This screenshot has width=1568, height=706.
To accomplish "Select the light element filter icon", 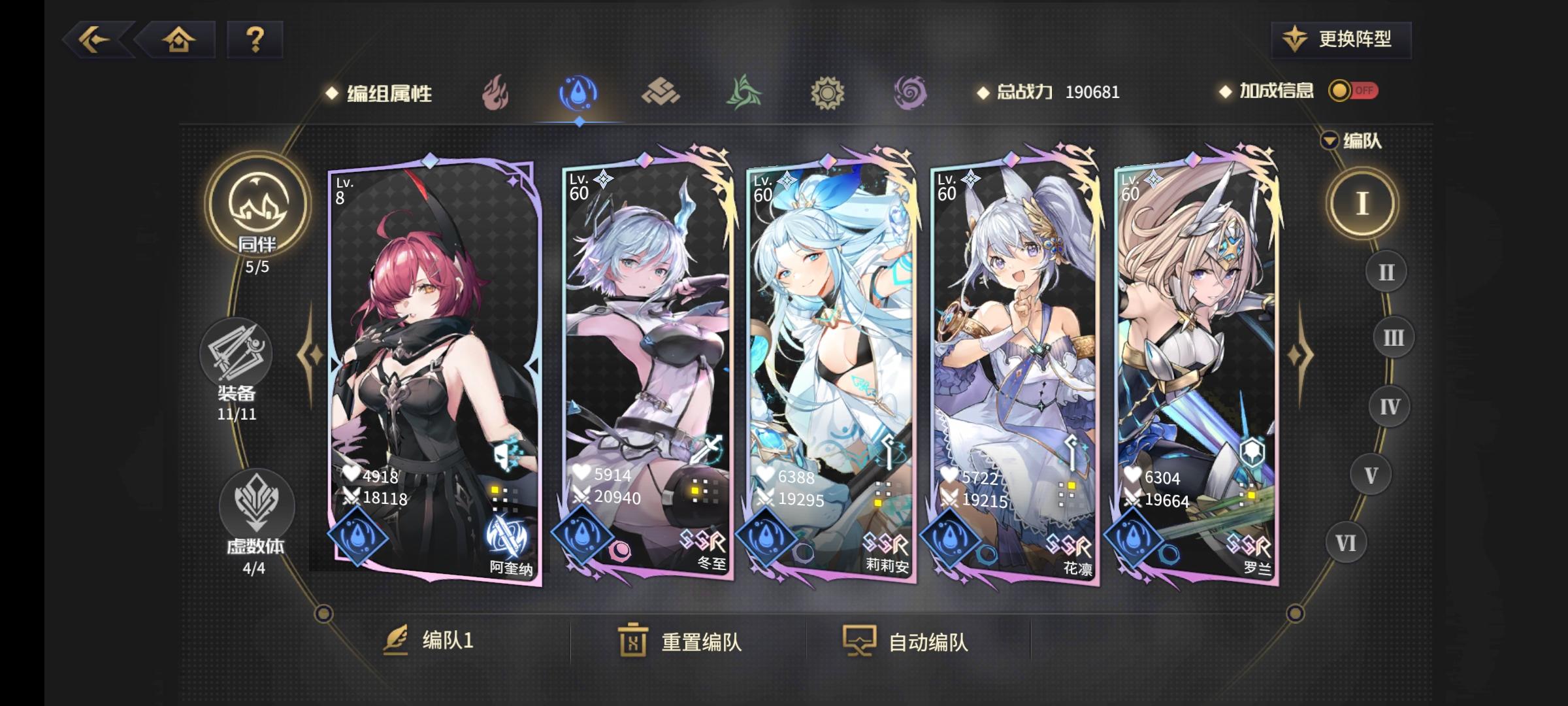I will point(826,93).
